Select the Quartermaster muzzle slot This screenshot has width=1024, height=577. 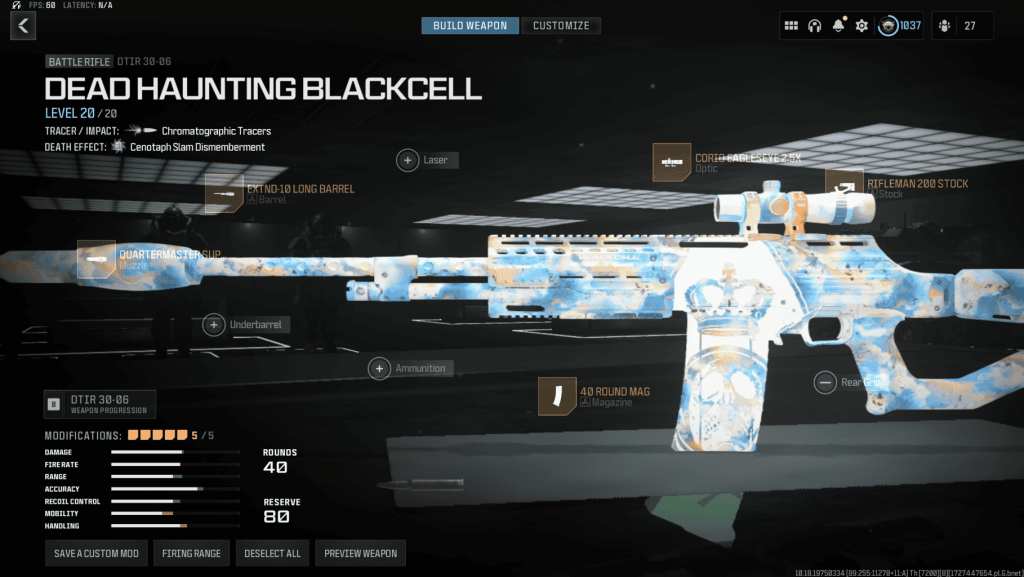[97, 259]
